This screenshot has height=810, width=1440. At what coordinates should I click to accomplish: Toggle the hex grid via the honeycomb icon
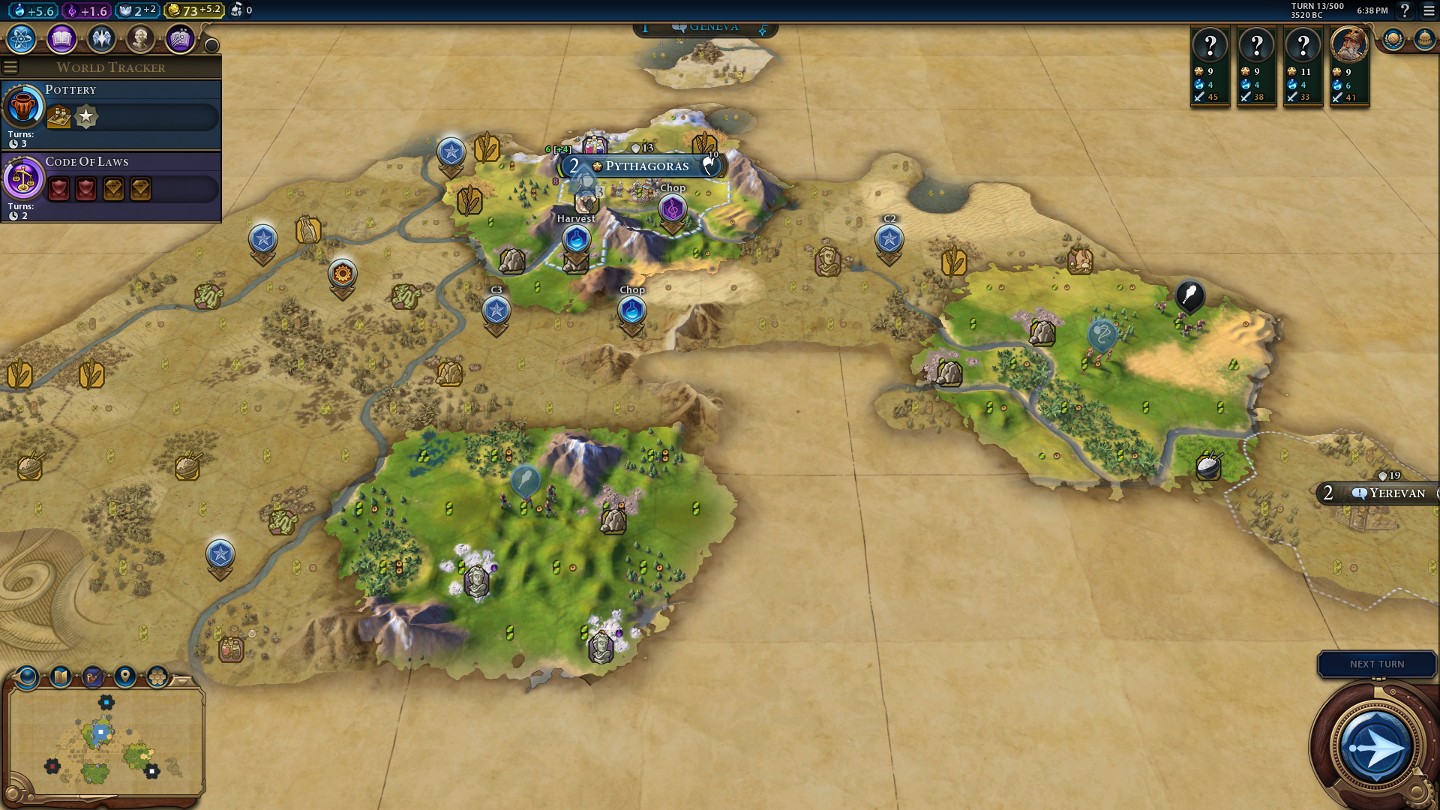click(157, 677)
